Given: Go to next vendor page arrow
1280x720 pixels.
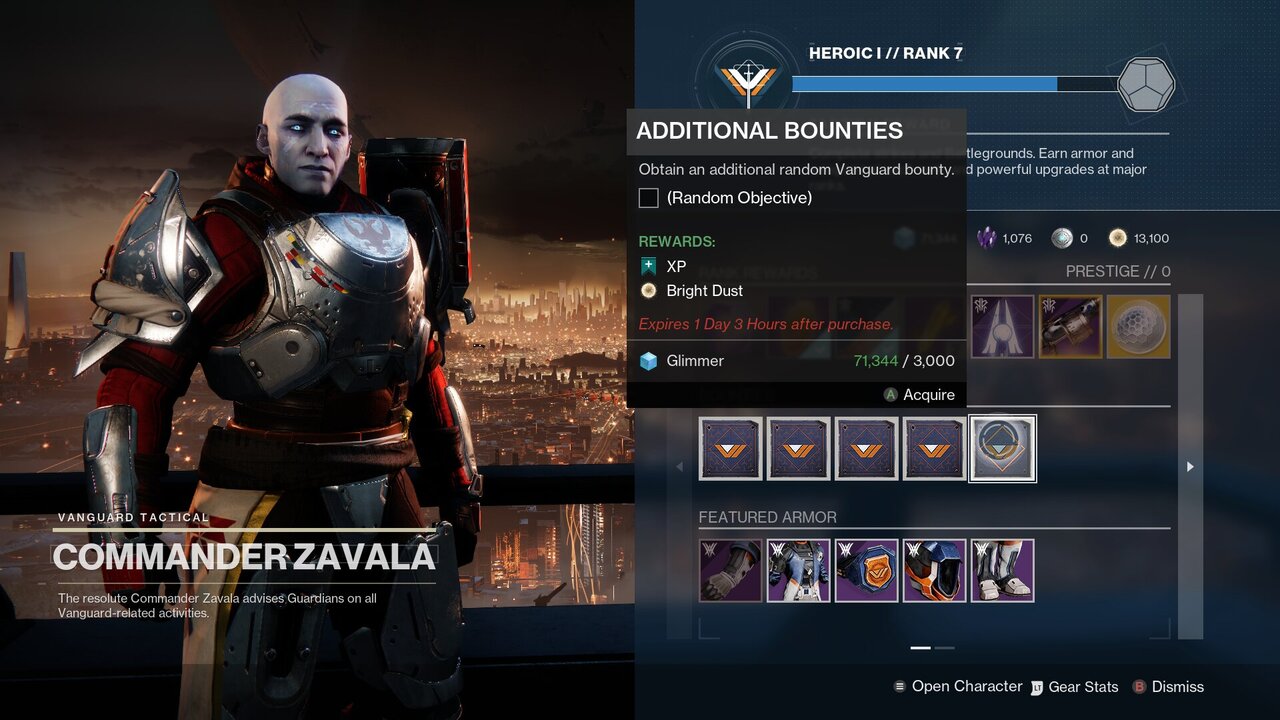Looking at the screenshot, I should [x=1190, y=467].
